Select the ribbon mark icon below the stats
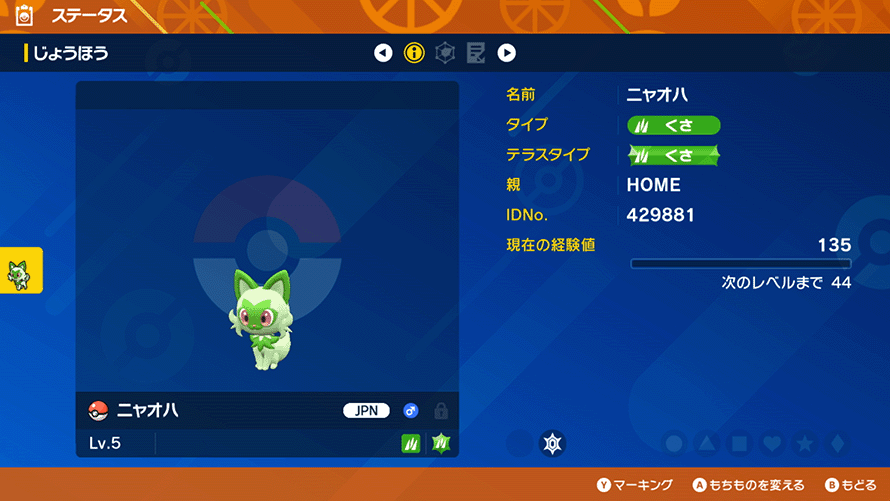This screenshot has height=501, width=890. click(x=553, y=443)
